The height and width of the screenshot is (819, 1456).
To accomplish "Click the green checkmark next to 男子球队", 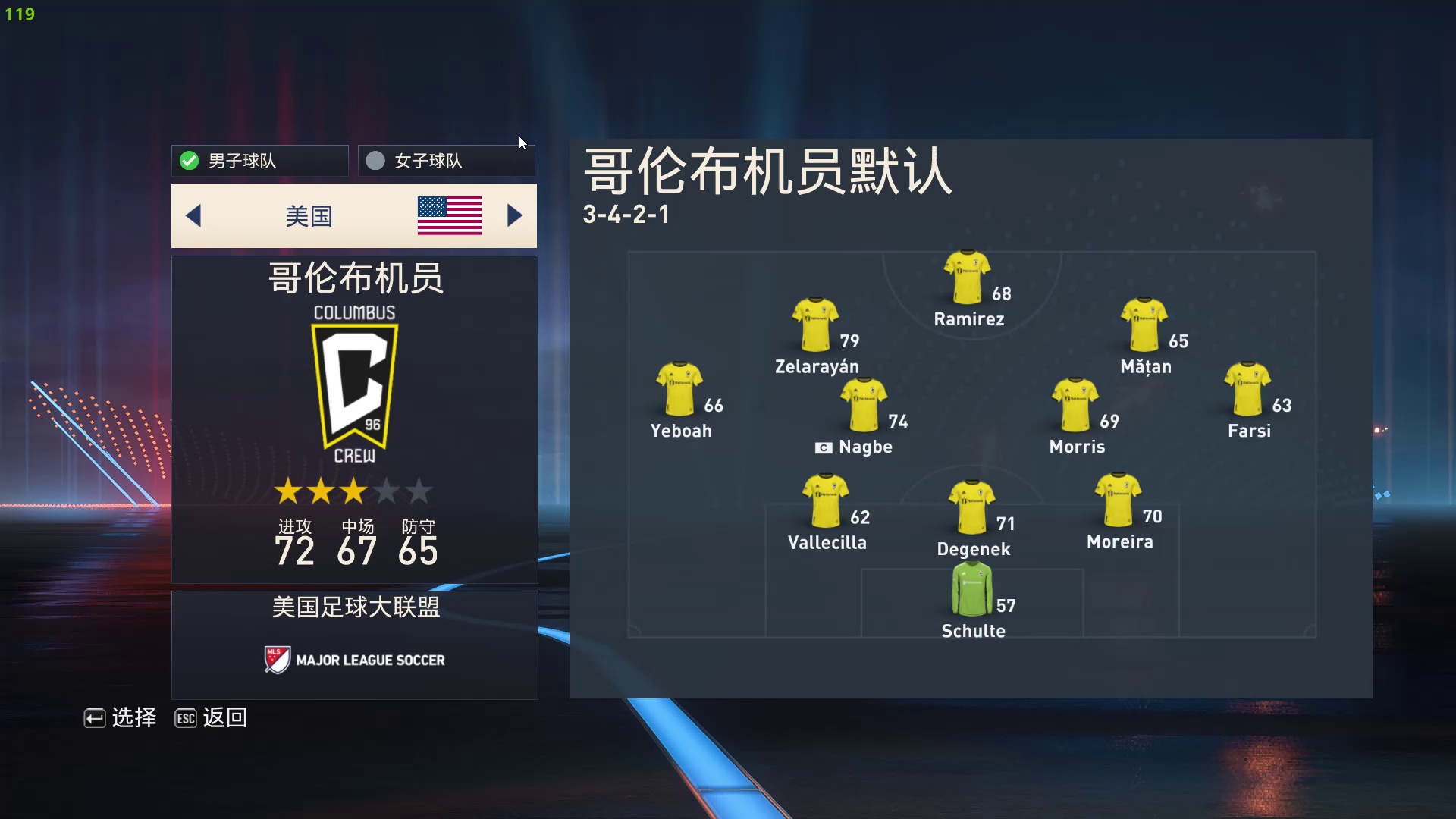I will [189, 160].
